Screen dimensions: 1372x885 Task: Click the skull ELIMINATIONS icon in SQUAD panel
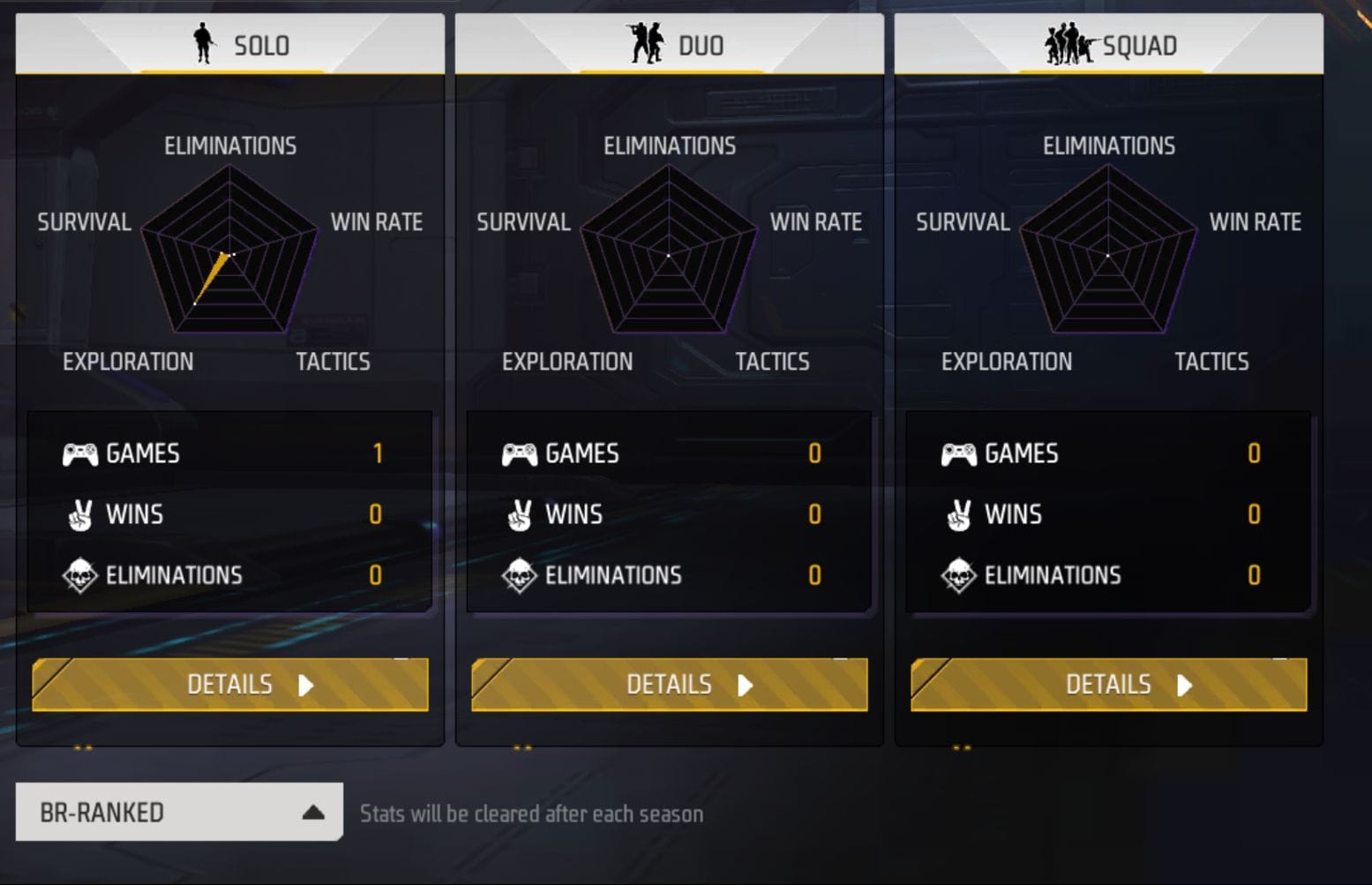click(961, 574)
